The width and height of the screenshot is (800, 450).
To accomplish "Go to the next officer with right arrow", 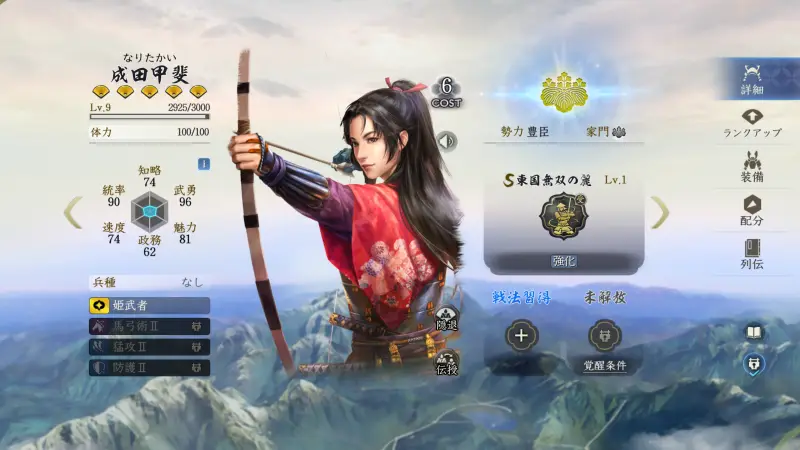I will (x=660, y=211).
